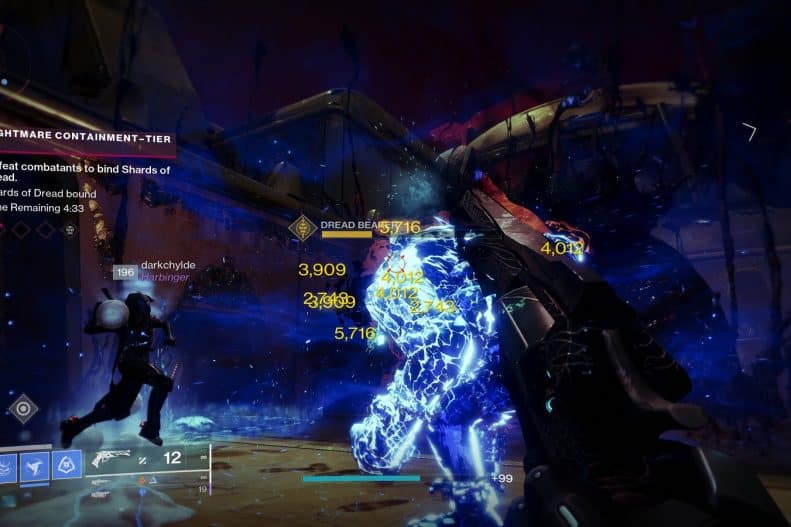Activate the wavy-lines grenade ability icon
791x527 pixels.
(x=6, y=465)
